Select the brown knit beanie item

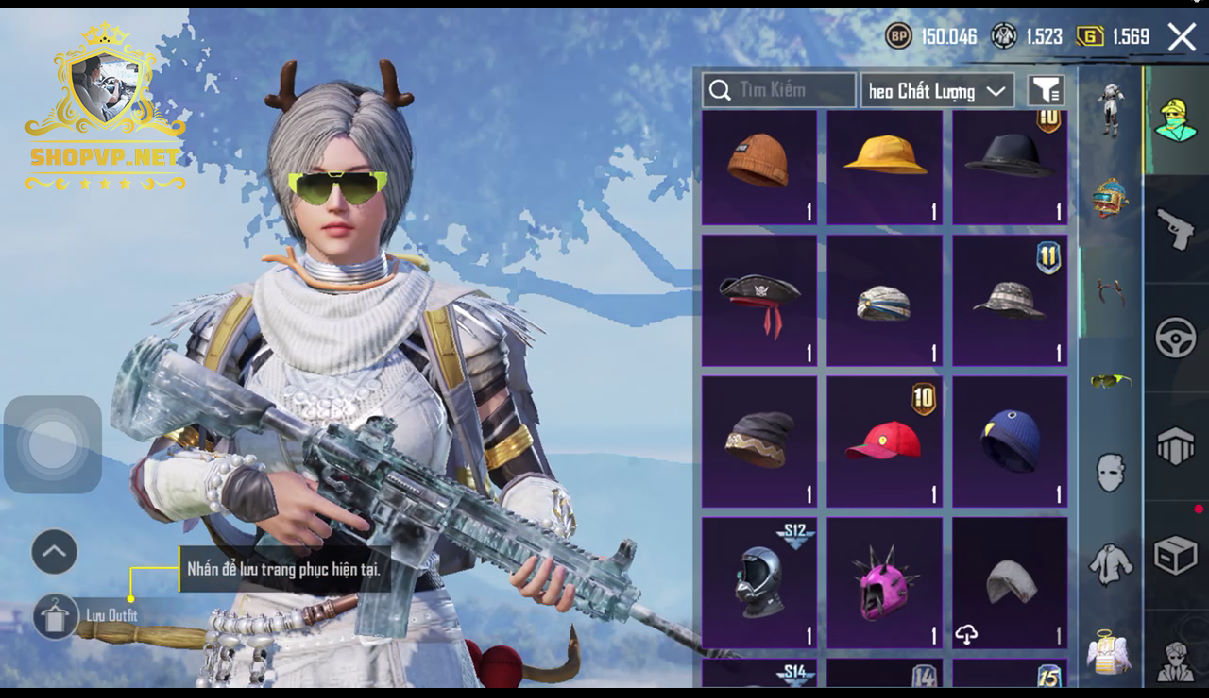tap(759, 166)
